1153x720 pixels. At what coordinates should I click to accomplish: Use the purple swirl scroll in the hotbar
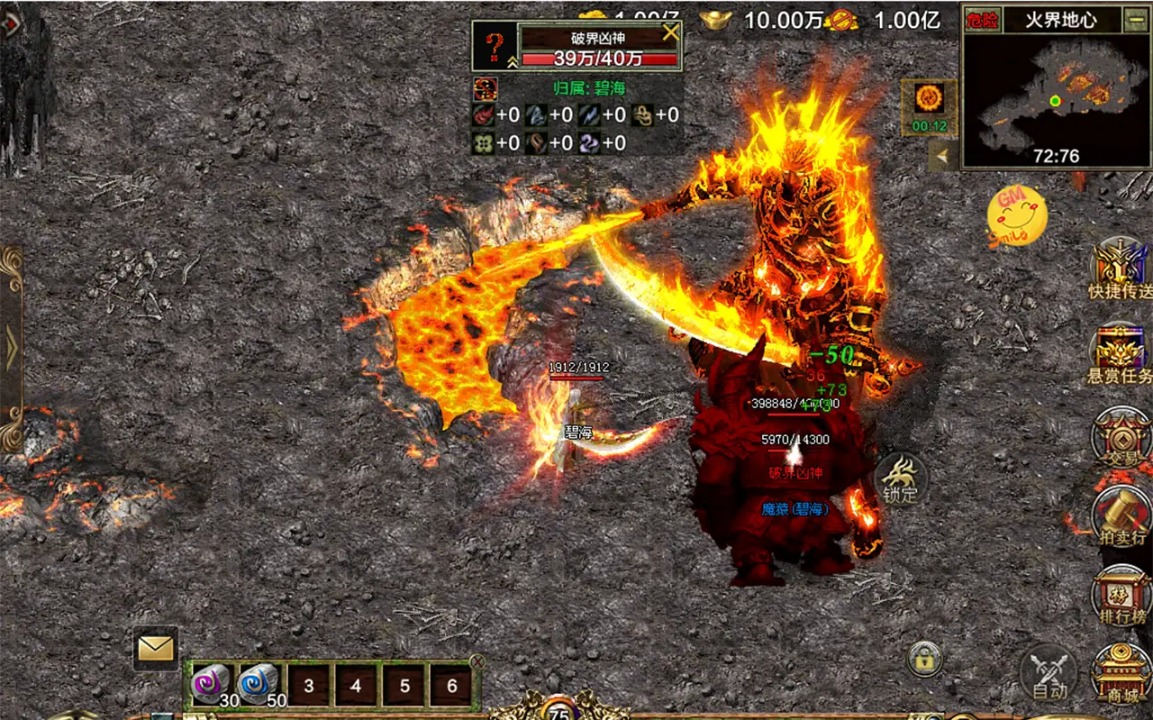point(211,684)
